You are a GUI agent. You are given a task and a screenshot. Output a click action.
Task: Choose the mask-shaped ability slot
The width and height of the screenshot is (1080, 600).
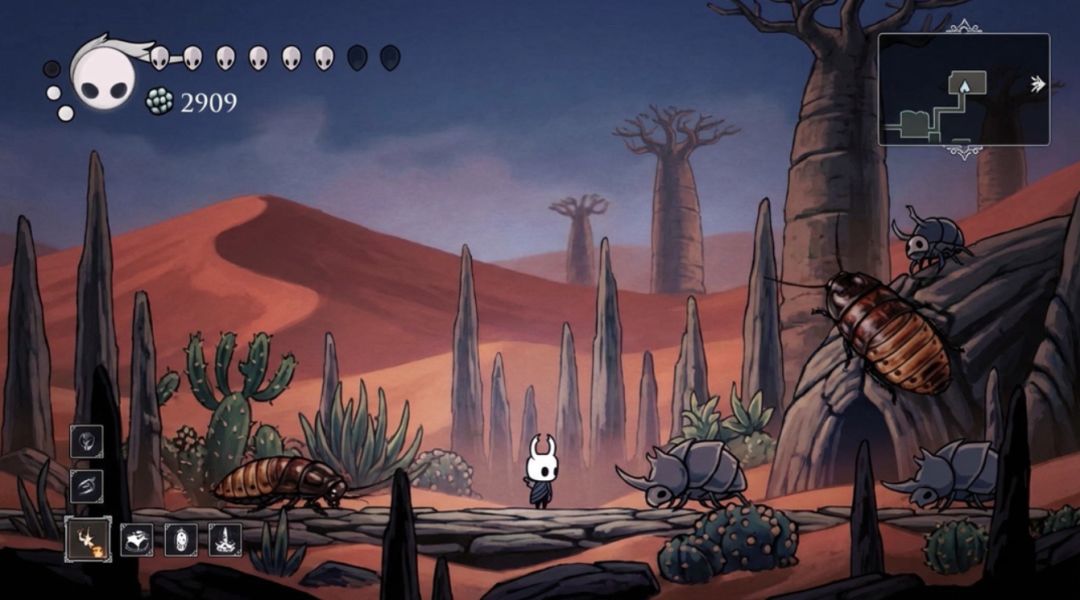pos(137,540)
